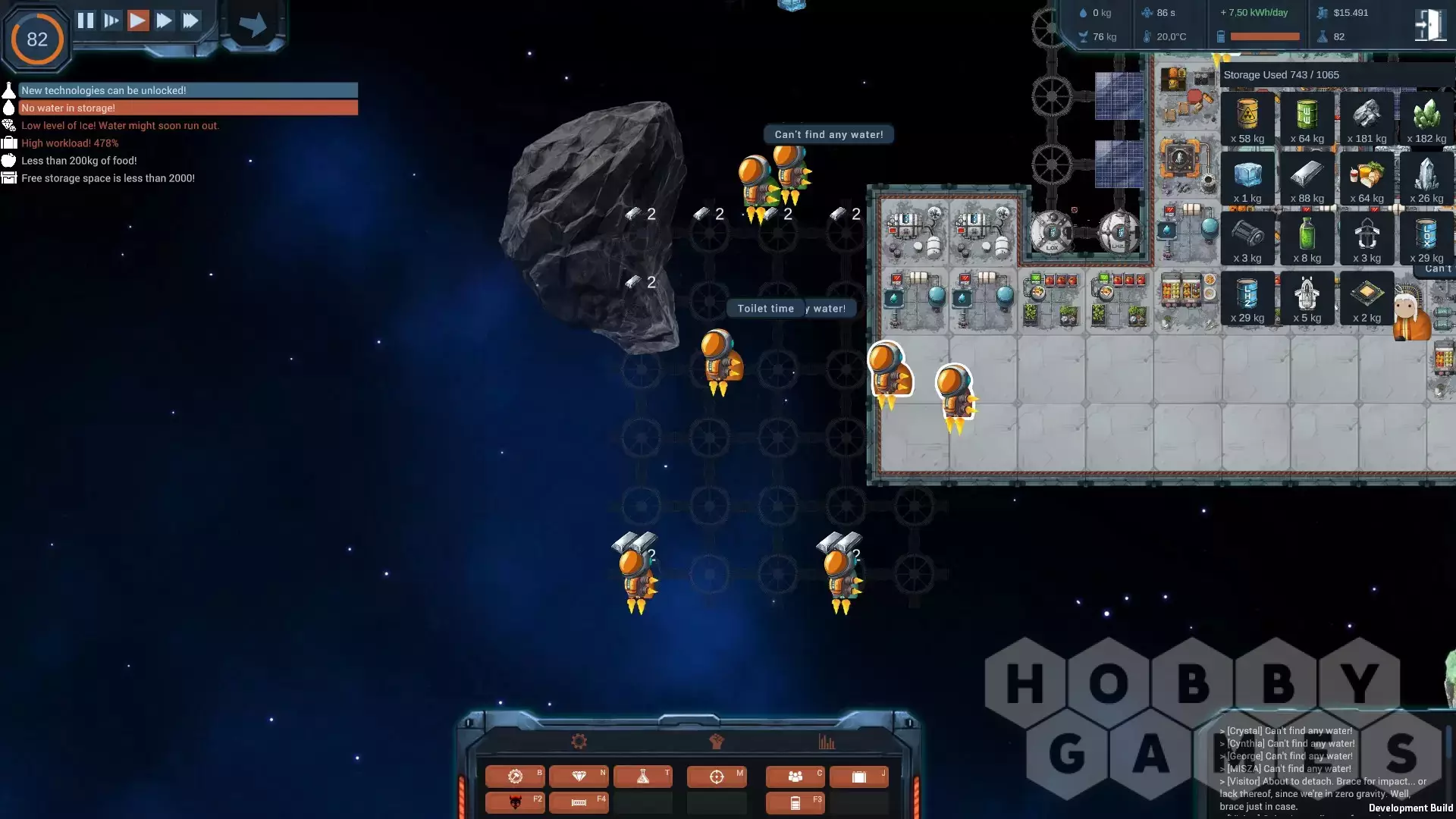Click the arrow button beside speed controls
Screen dimensions: 1456x819
click(x=253, y=25)
